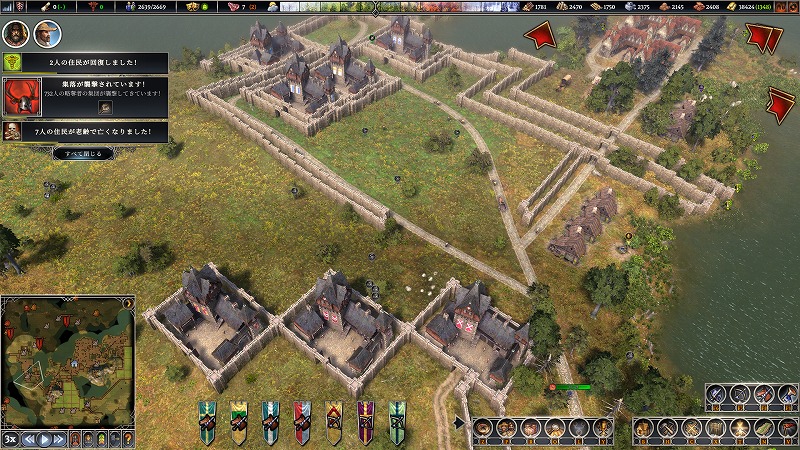Viewport: 800px width, 450px height.
Task: Toggle the play/pause game speed button
Action: pyautogui.click(x=45, y=439)
